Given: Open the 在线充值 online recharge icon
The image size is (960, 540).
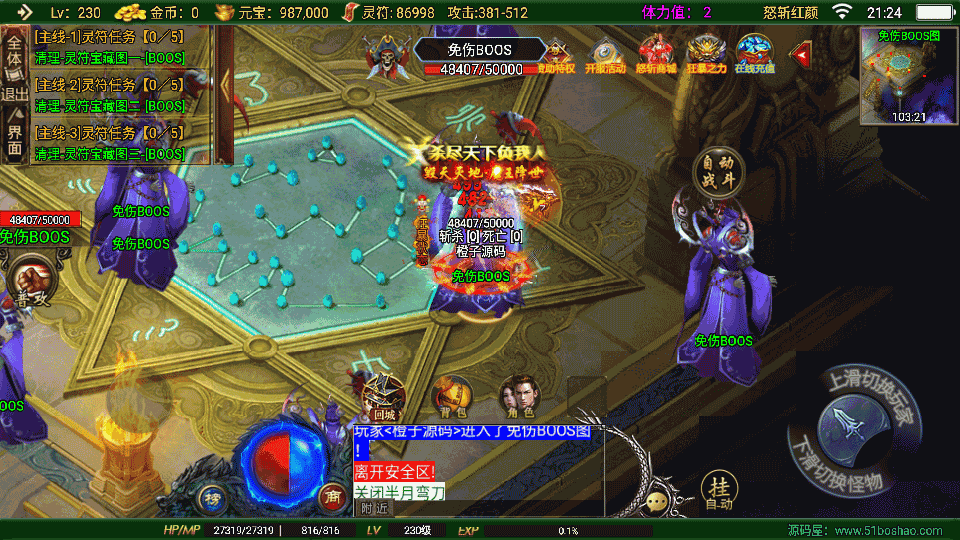Looking at the screenshot, I should (x=756, y=54).
